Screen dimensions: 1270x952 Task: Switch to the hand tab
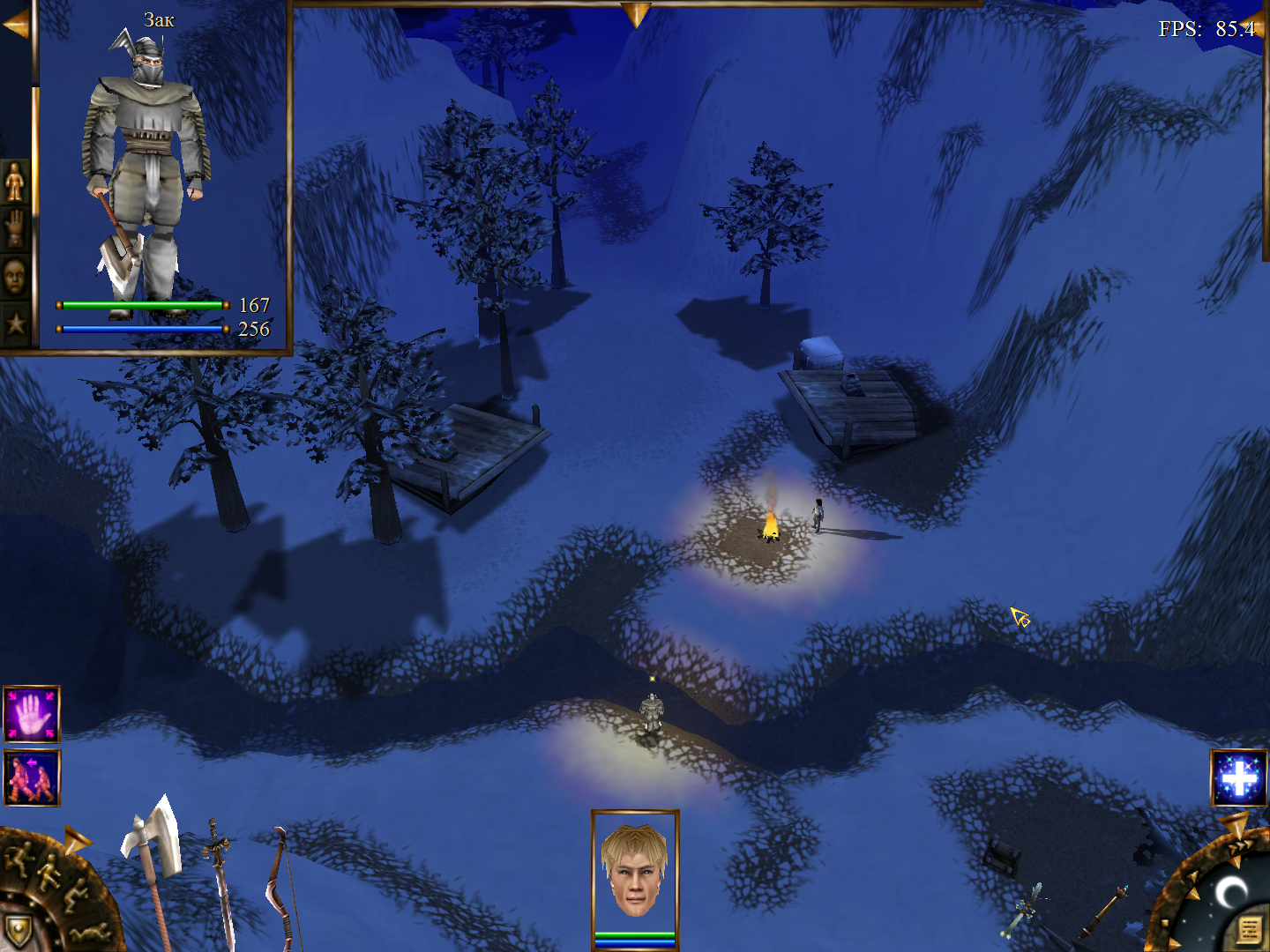pyautogui.click(x=15, y=230)
